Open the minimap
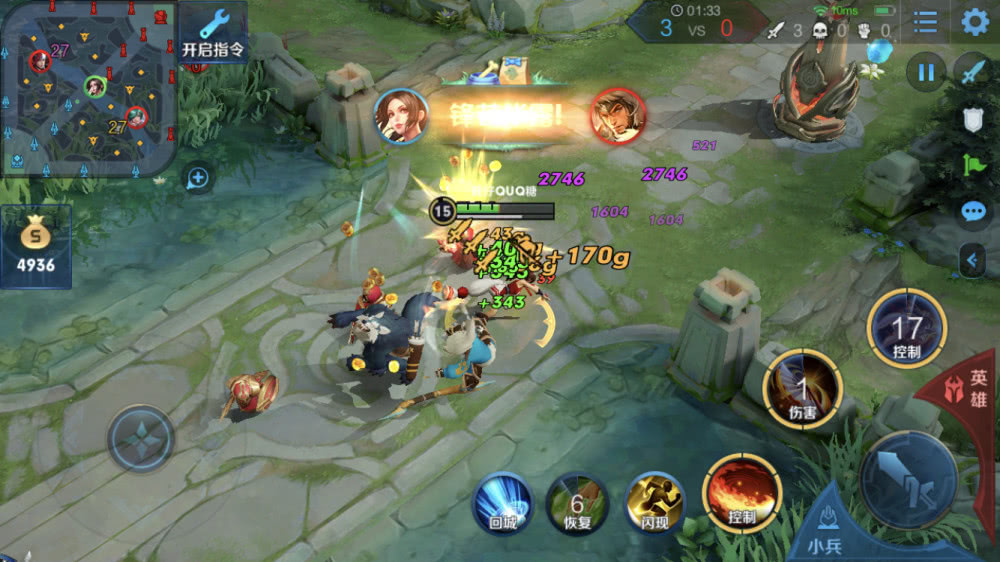Screen dimensions: 1000x562 [x=88, y=88]
